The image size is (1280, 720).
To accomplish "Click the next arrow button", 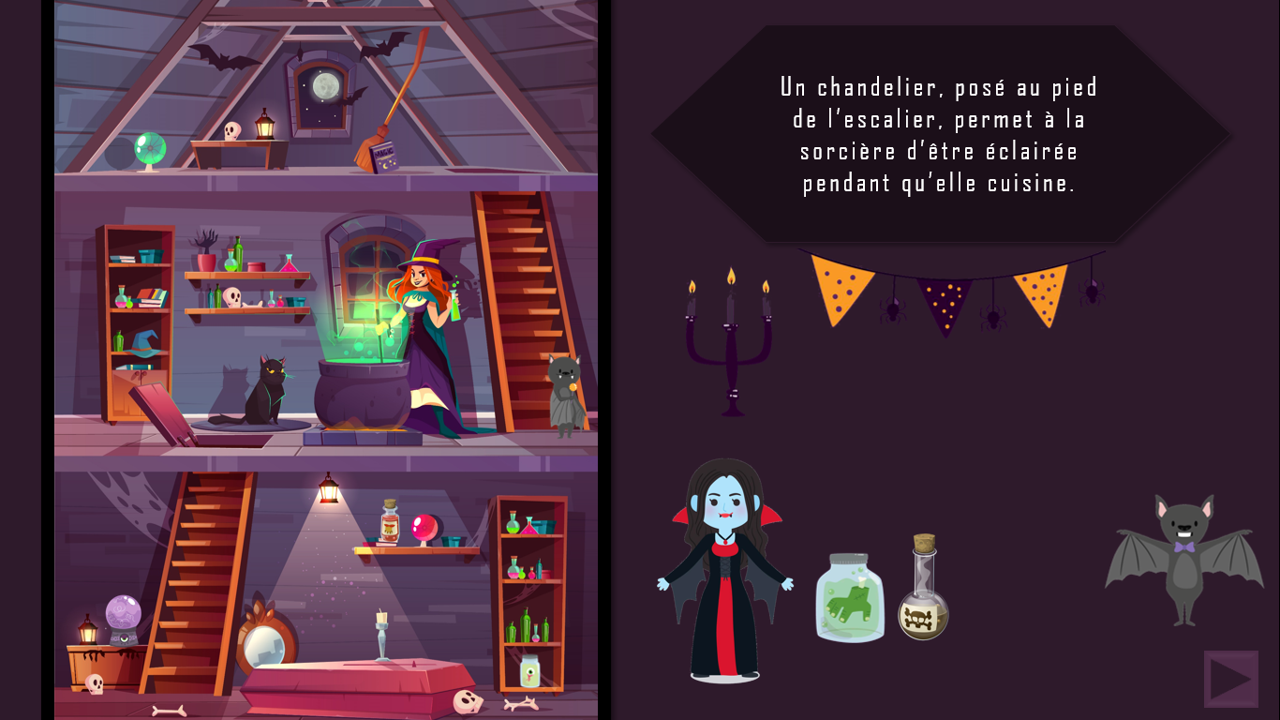I will tap(1231, 679).
